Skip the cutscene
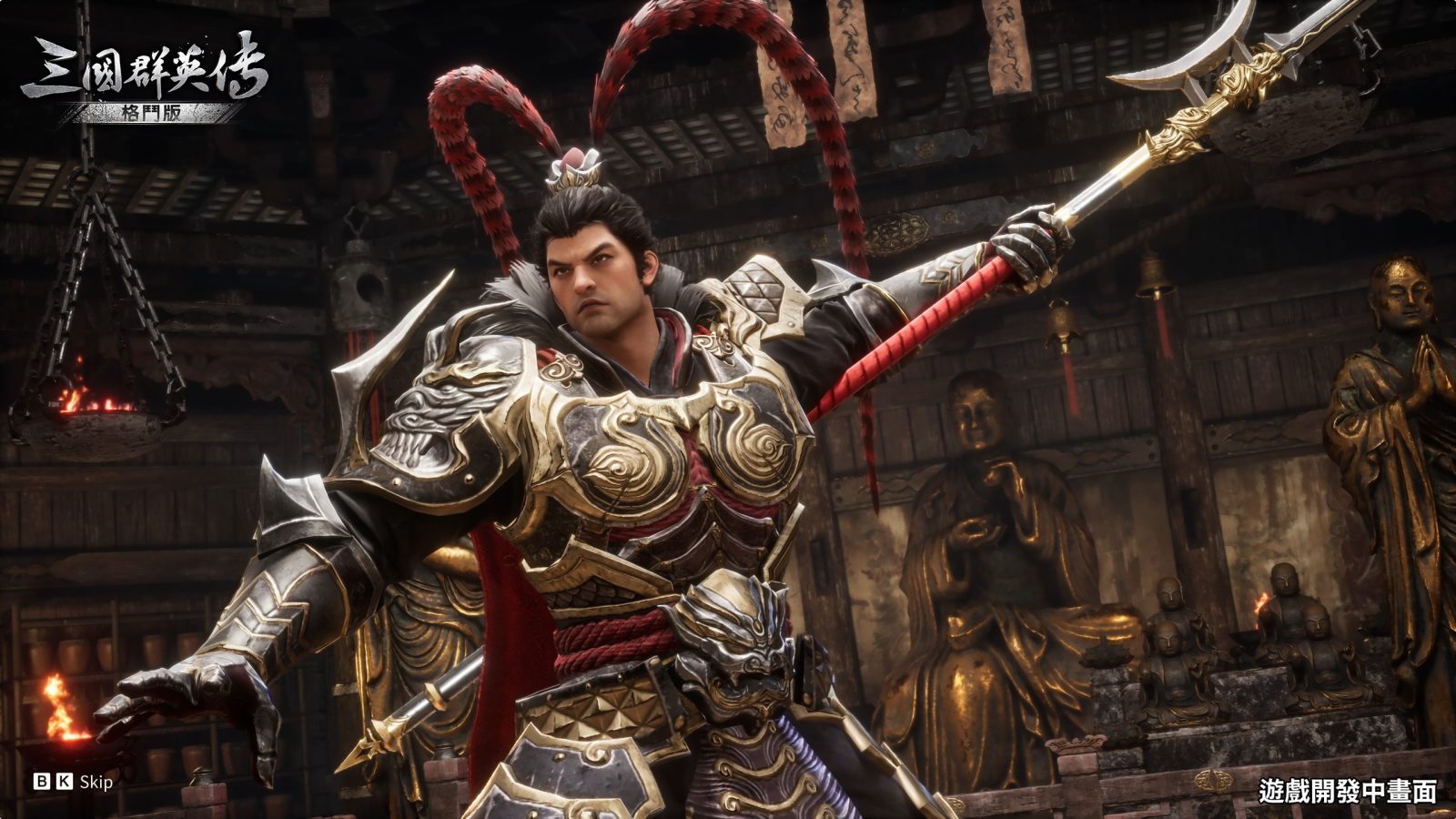The height and width of the screenshot is (819, 1456). 75,782
